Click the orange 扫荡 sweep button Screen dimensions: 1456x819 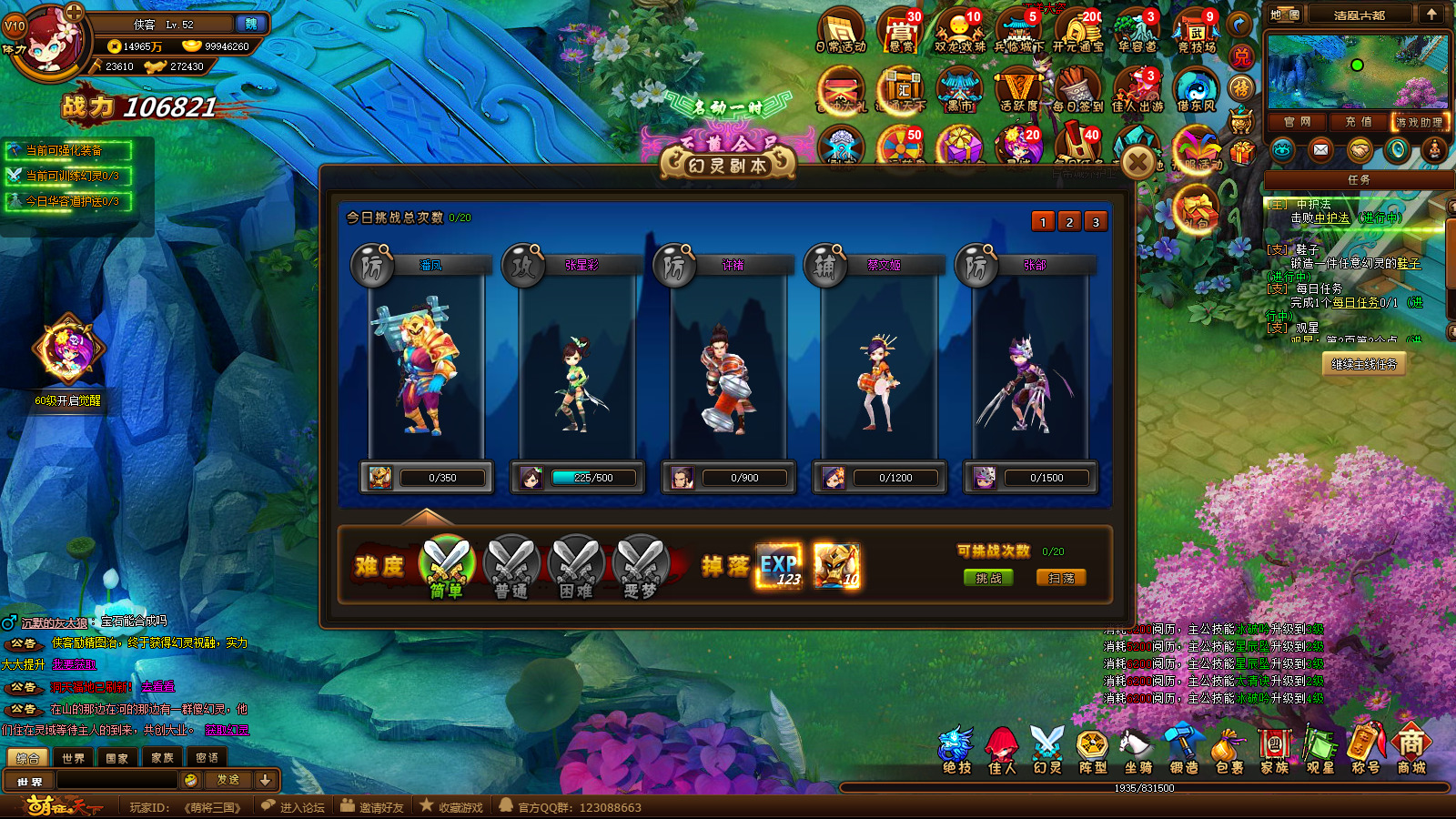click(x=1061, y=578)
